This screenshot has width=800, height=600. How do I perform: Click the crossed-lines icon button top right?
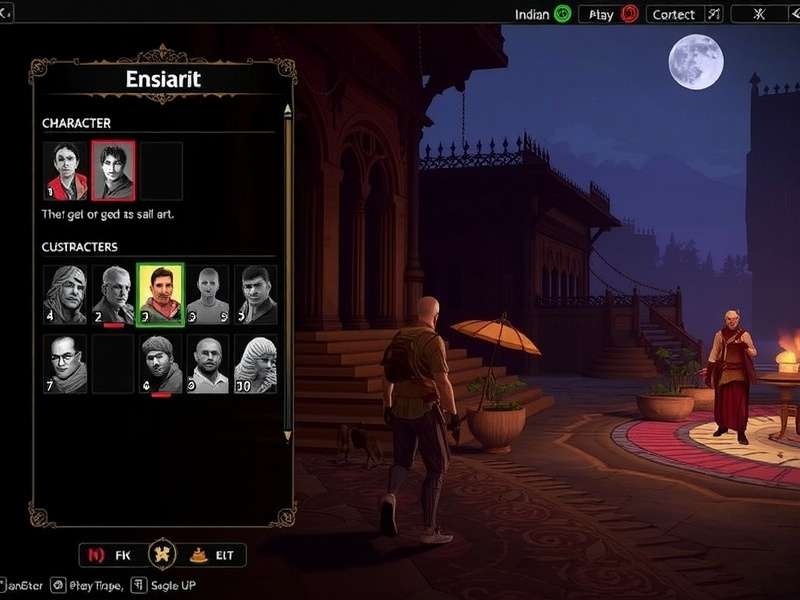click(759, 14)
